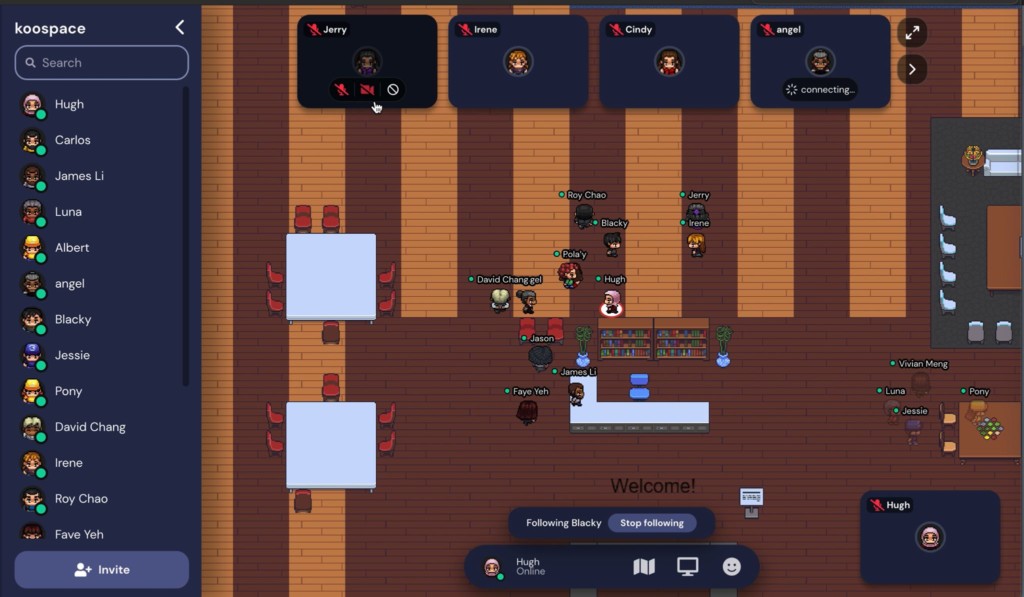Image resolution: width=1024 pixels, height=597 pixels.
Task: Select angel's connecting video tile
Action: [820, 62]
